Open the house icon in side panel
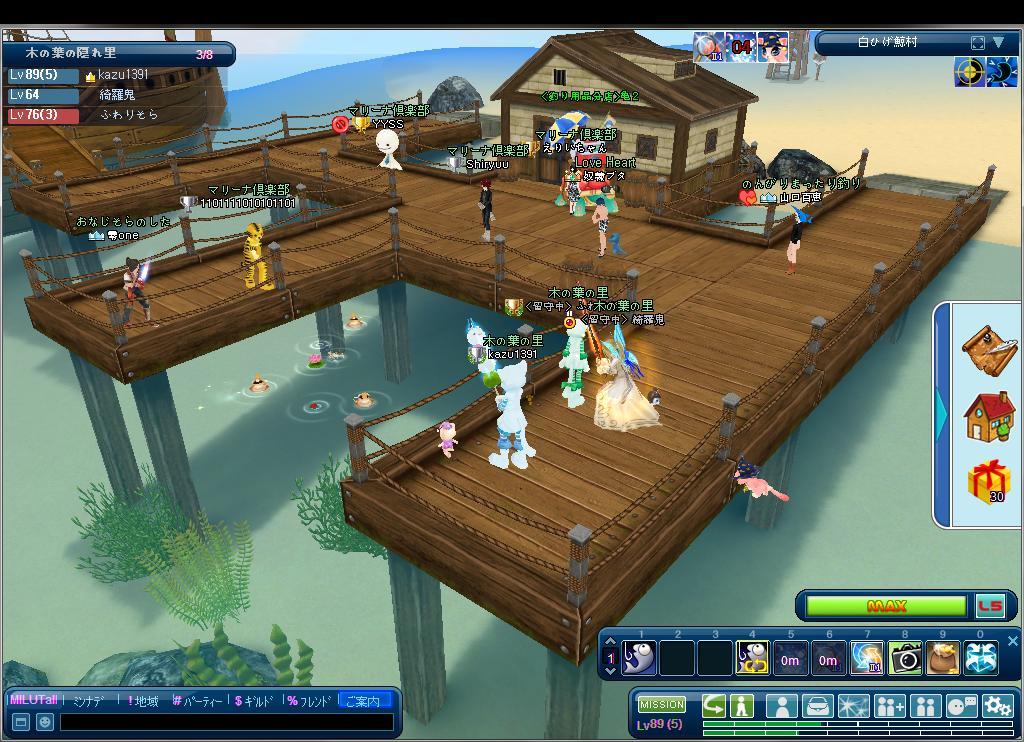The width and height of the screenshot is (1024, 742). pyautogui.click(x=988, y=416)
